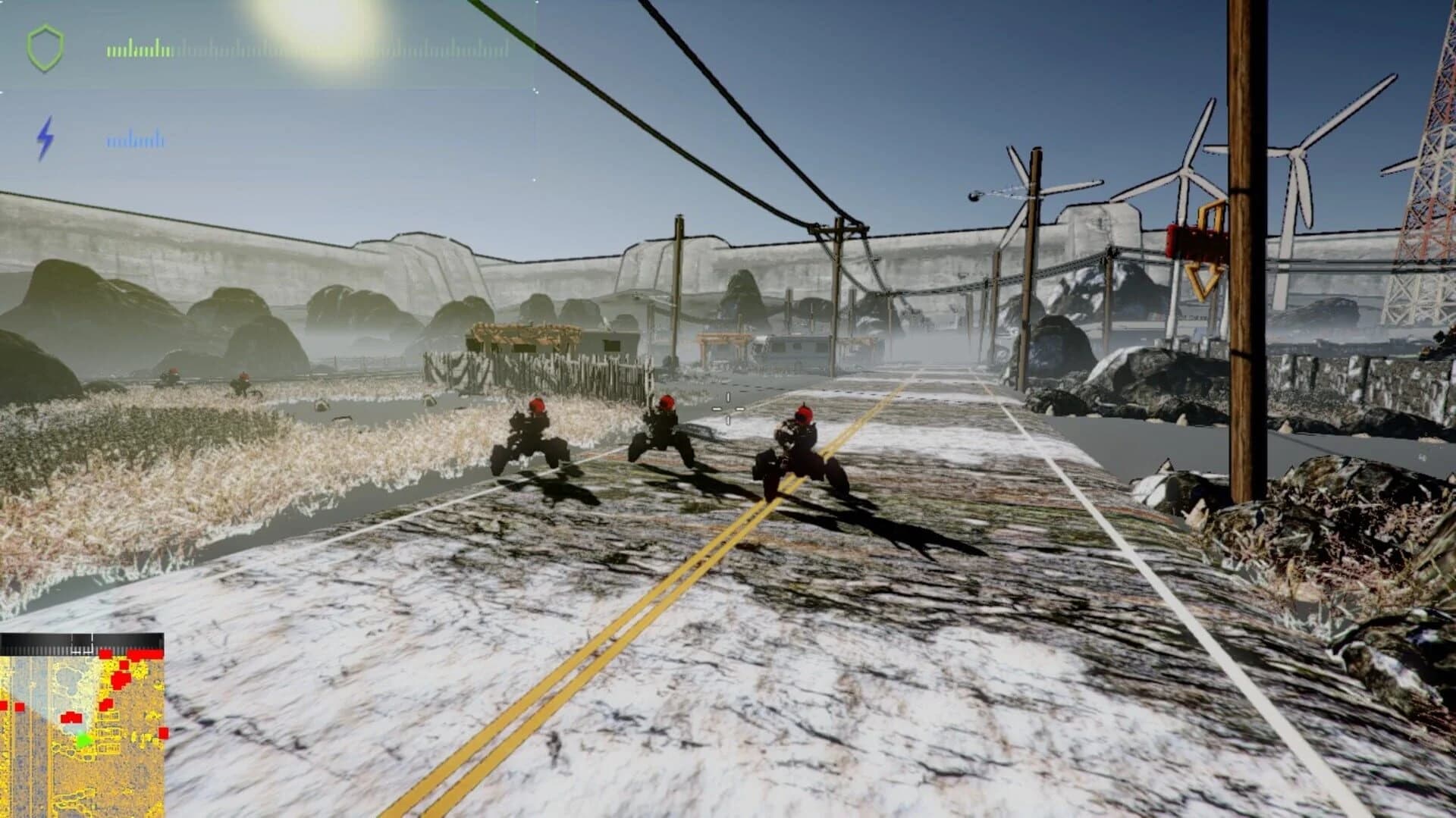The height and width of the screenshot is (818, 1456).
Task: Click the lone red blip on minimap right edge
Action: point(163,733)
